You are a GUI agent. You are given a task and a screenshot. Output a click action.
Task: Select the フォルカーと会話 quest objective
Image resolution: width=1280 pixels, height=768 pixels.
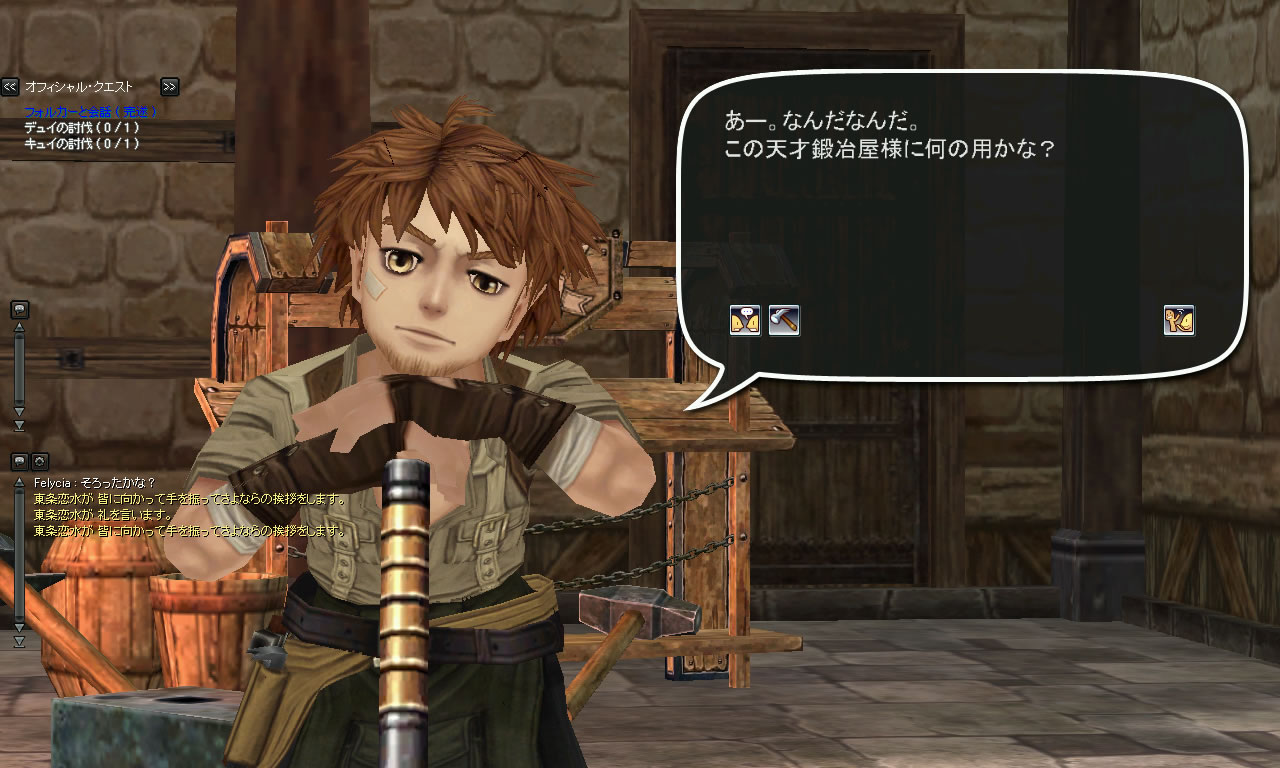click(x=90, y=112)
